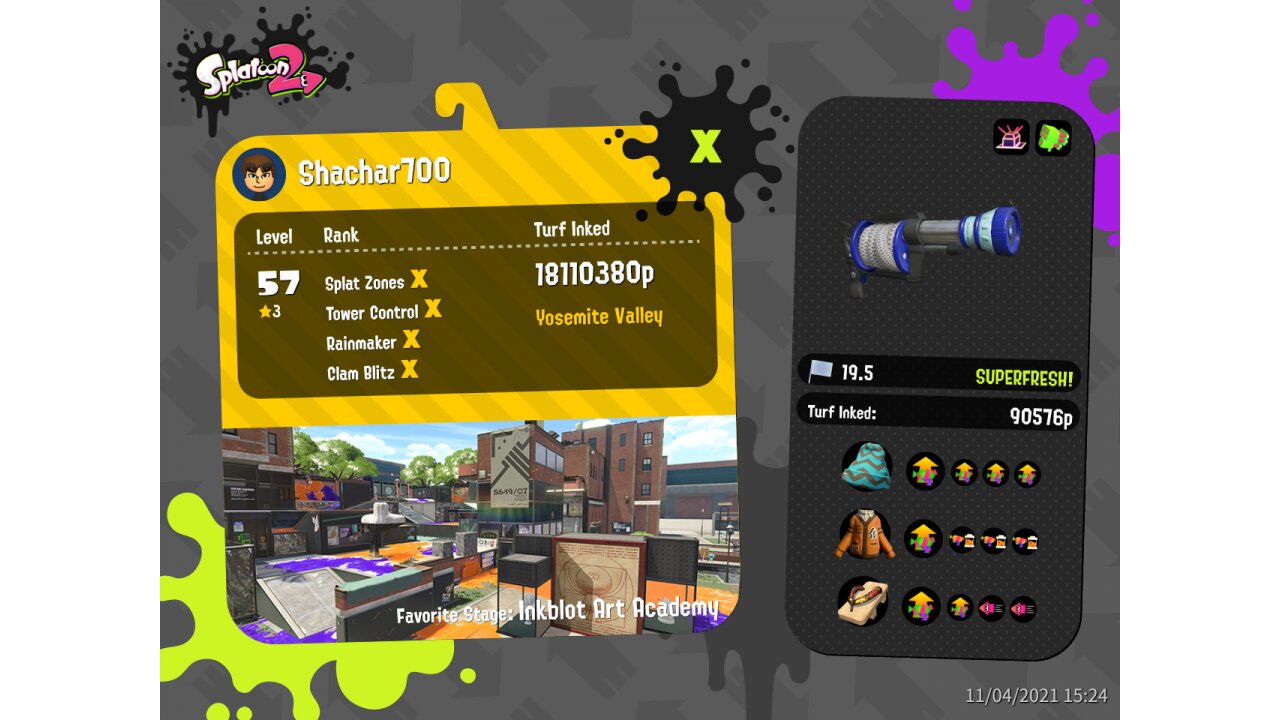
Task: Select the Shachar700 player name
Action: coord(374,172)
